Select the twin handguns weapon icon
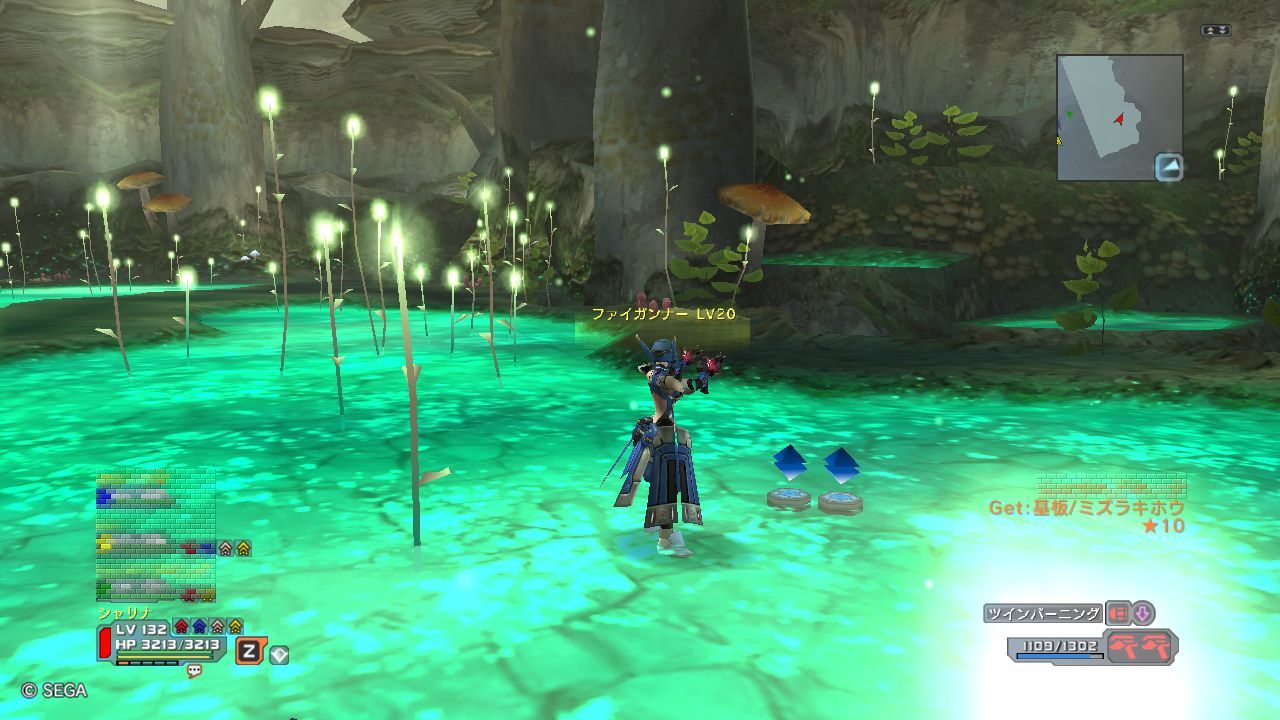The image size is (1280, 720). tap(1141, 646)
